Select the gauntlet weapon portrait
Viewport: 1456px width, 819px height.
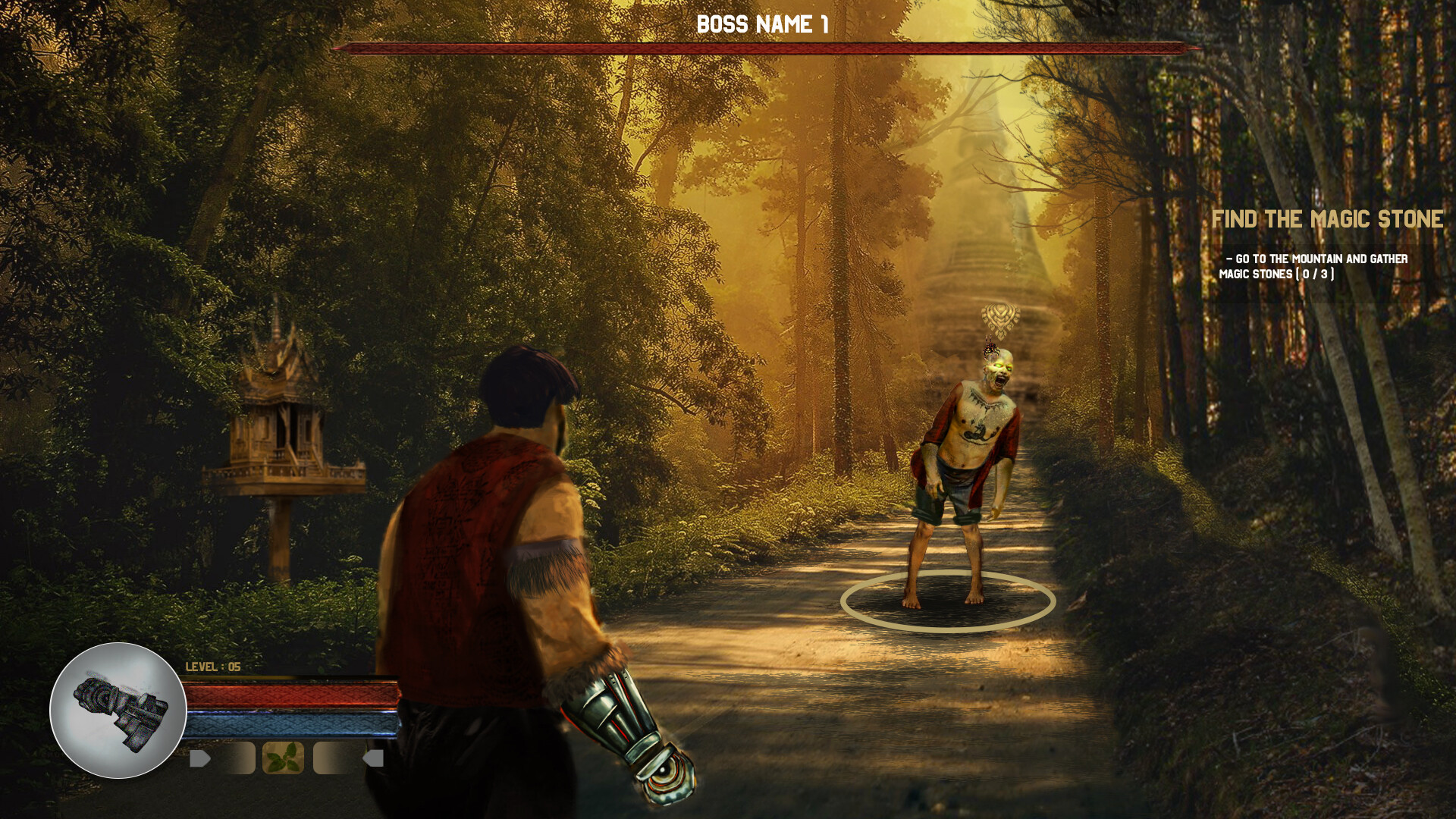118,711
